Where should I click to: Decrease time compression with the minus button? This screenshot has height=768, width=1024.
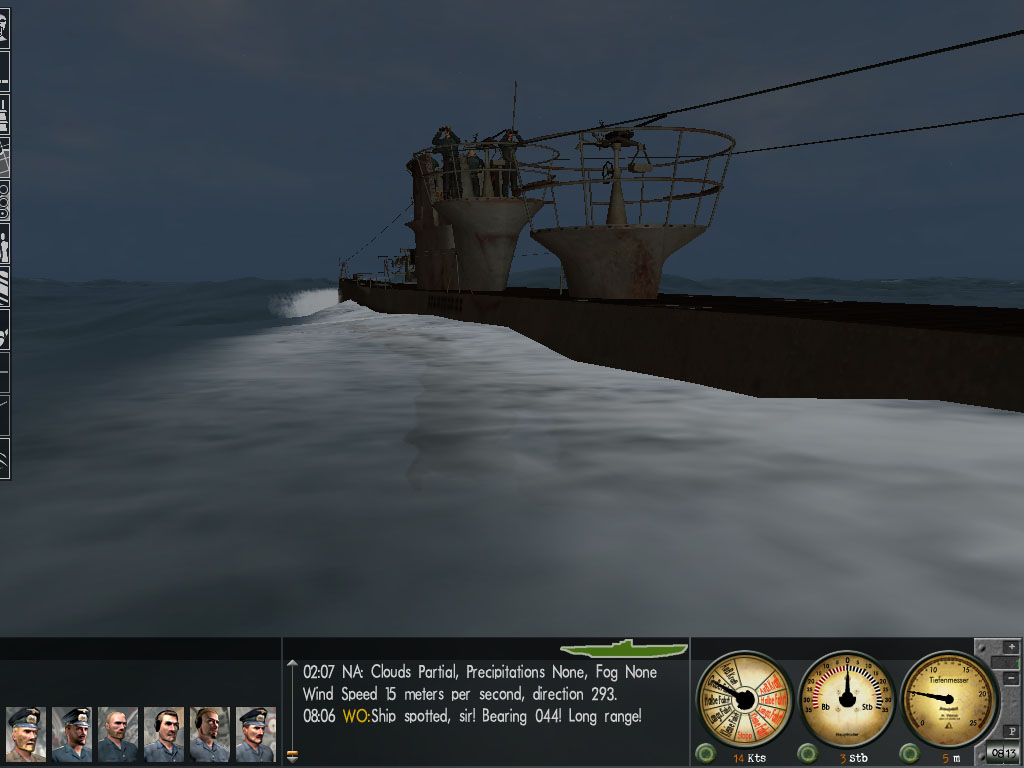(x=1011, y=679)
